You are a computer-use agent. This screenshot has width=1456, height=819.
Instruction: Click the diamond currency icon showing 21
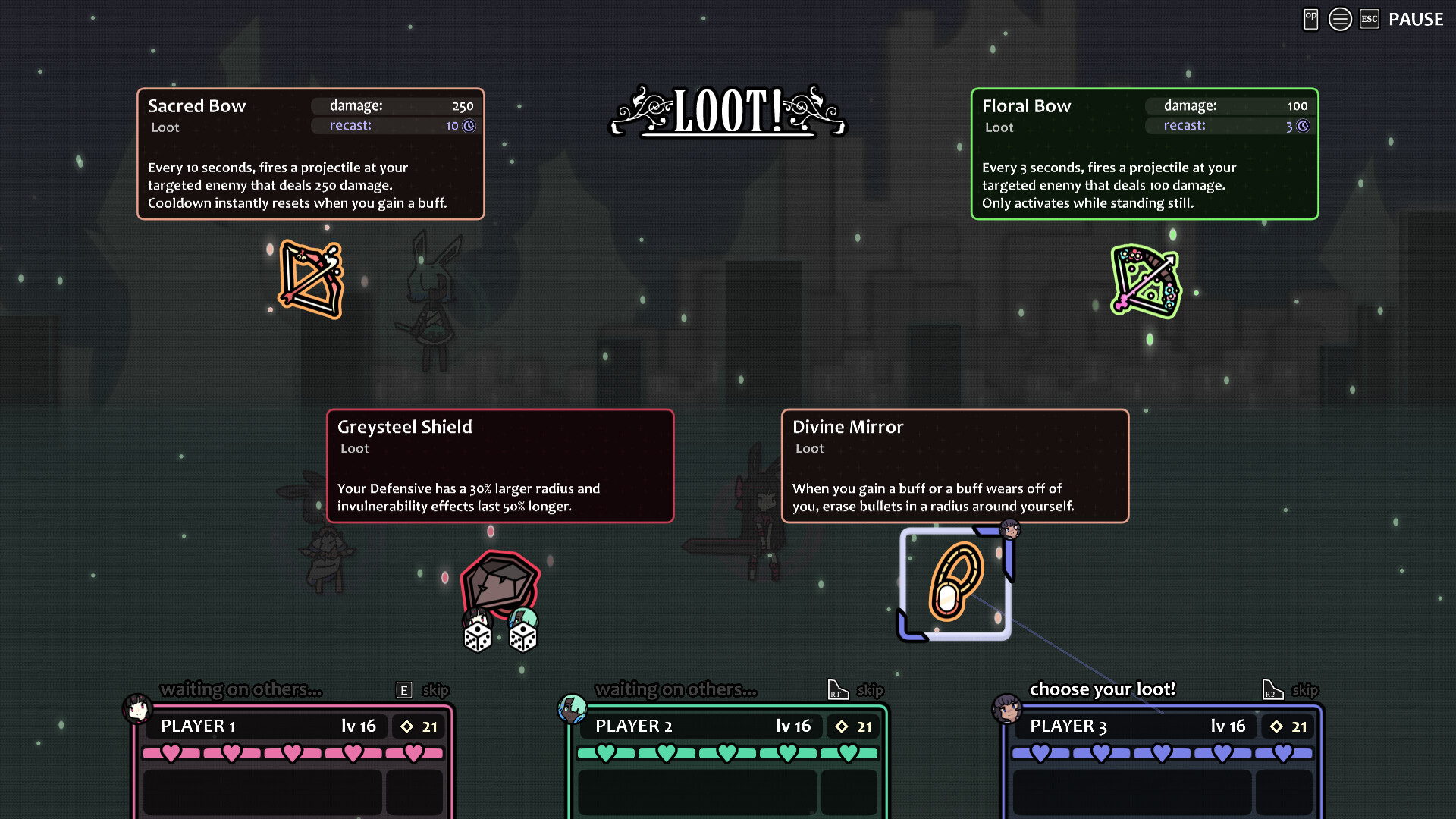pos(406,726)
